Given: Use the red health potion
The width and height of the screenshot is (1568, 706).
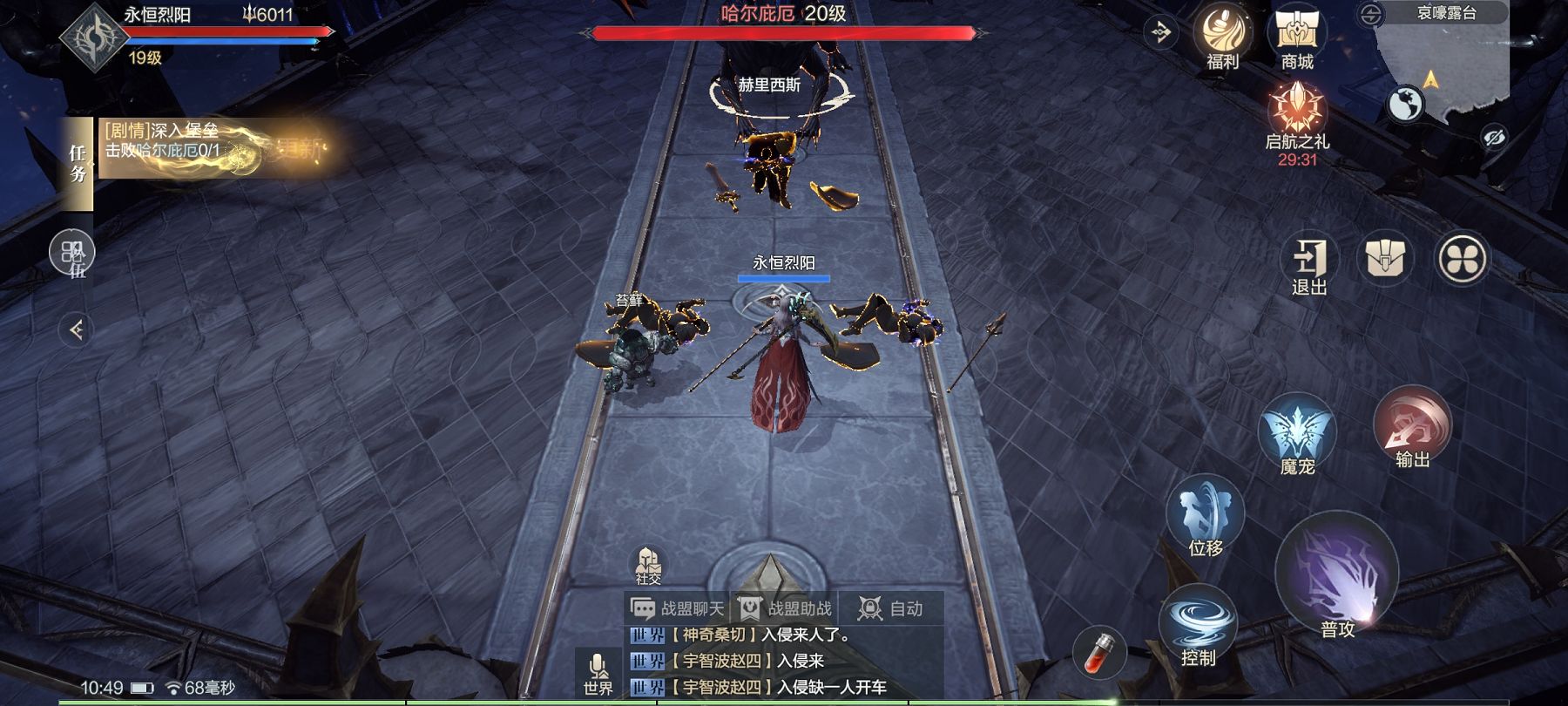Looking at the screenshot, I should point(1098,652).
